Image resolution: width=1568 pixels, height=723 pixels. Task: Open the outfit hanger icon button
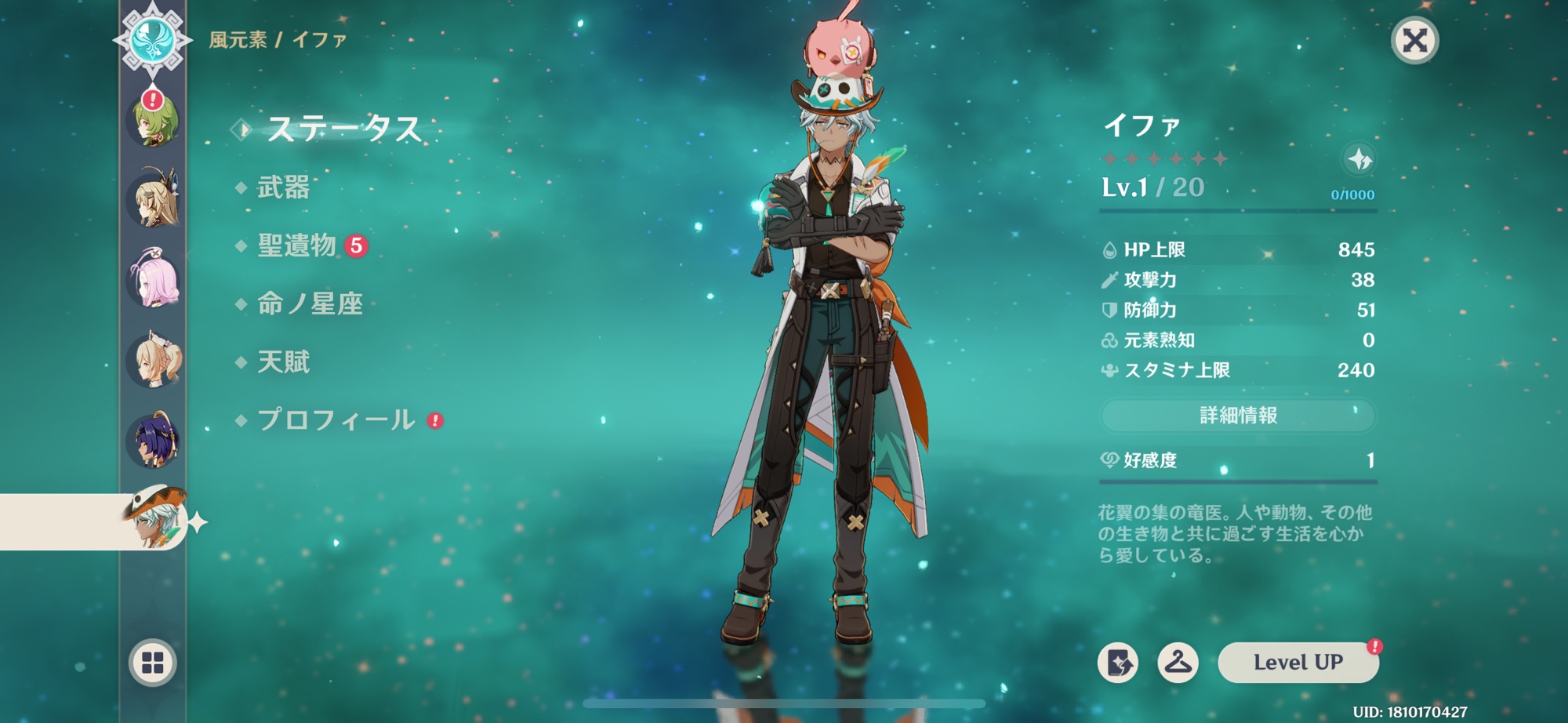1178,663
